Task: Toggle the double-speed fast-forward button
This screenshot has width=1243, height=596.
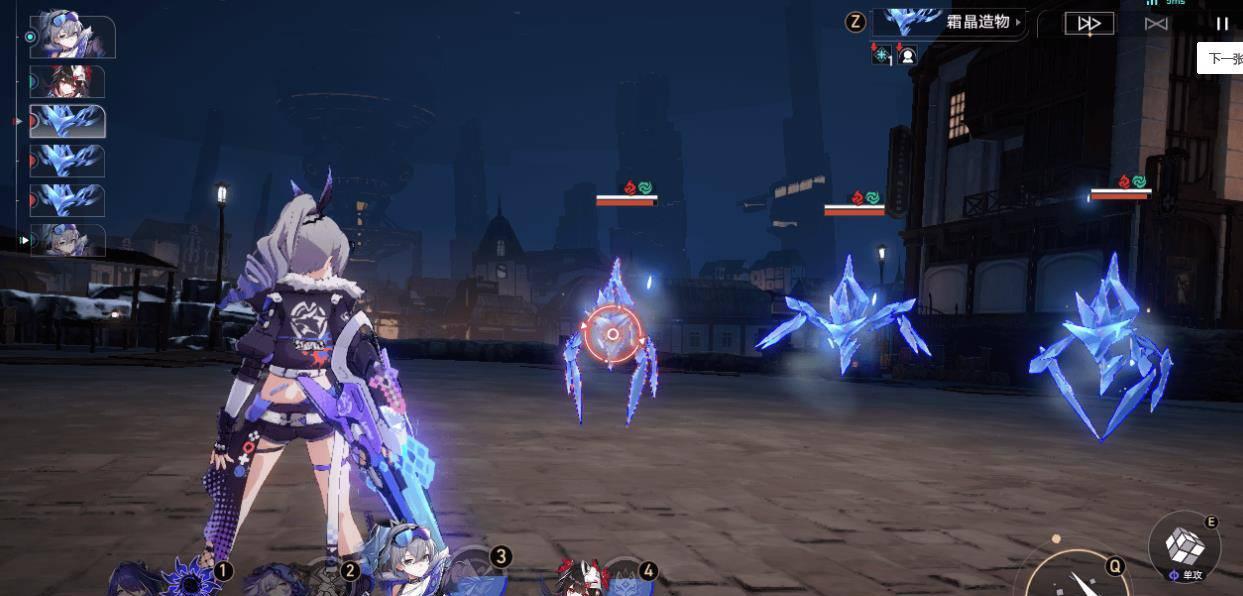Action: click(1088, 23)
